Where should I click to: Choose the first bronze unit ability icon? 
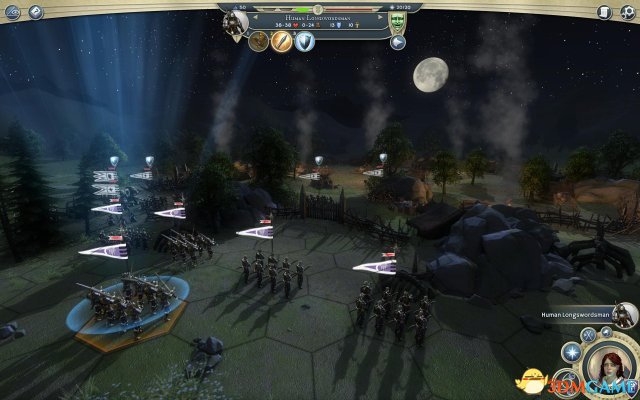(260, 42)
